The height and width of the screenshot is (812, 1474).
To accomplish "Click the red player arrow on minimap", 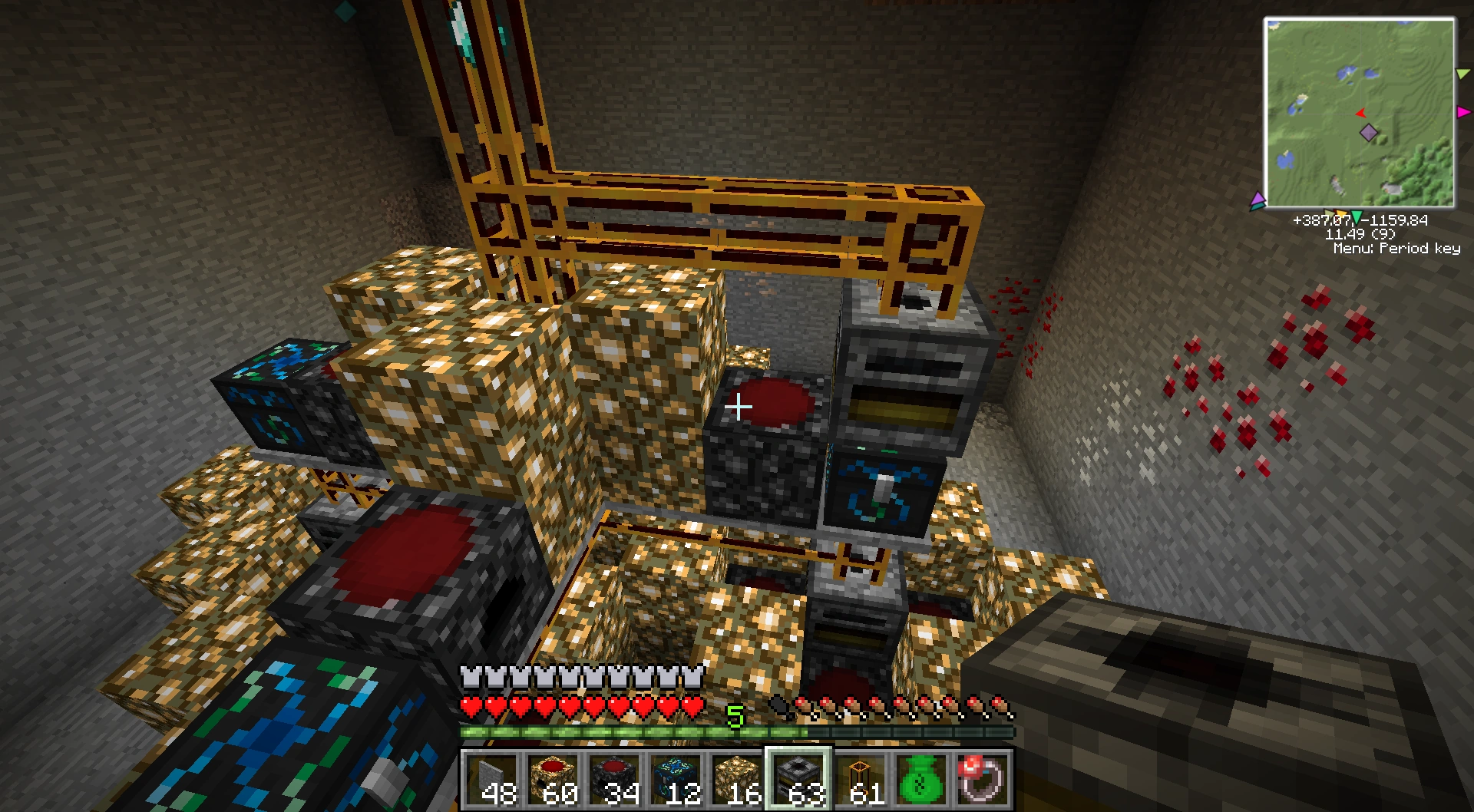I will (1360, 114).
